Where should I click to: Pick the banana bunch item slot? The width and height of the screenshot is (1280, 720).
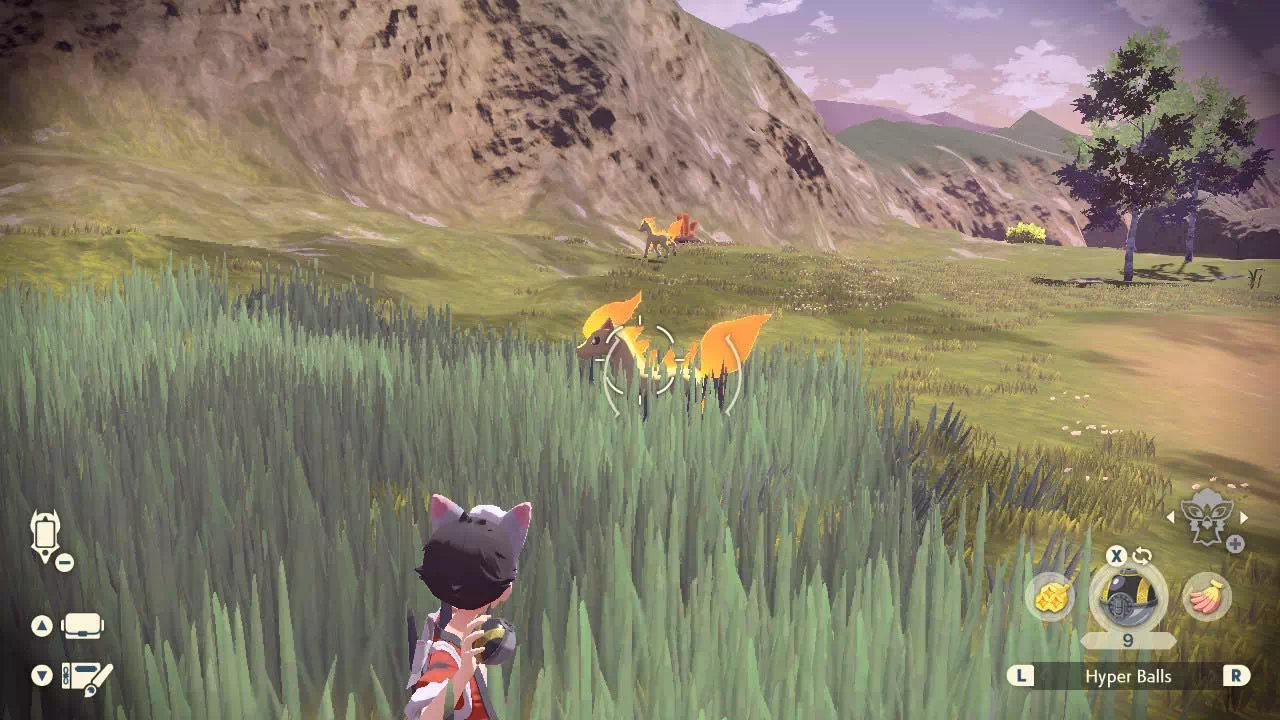[1206, 598]
